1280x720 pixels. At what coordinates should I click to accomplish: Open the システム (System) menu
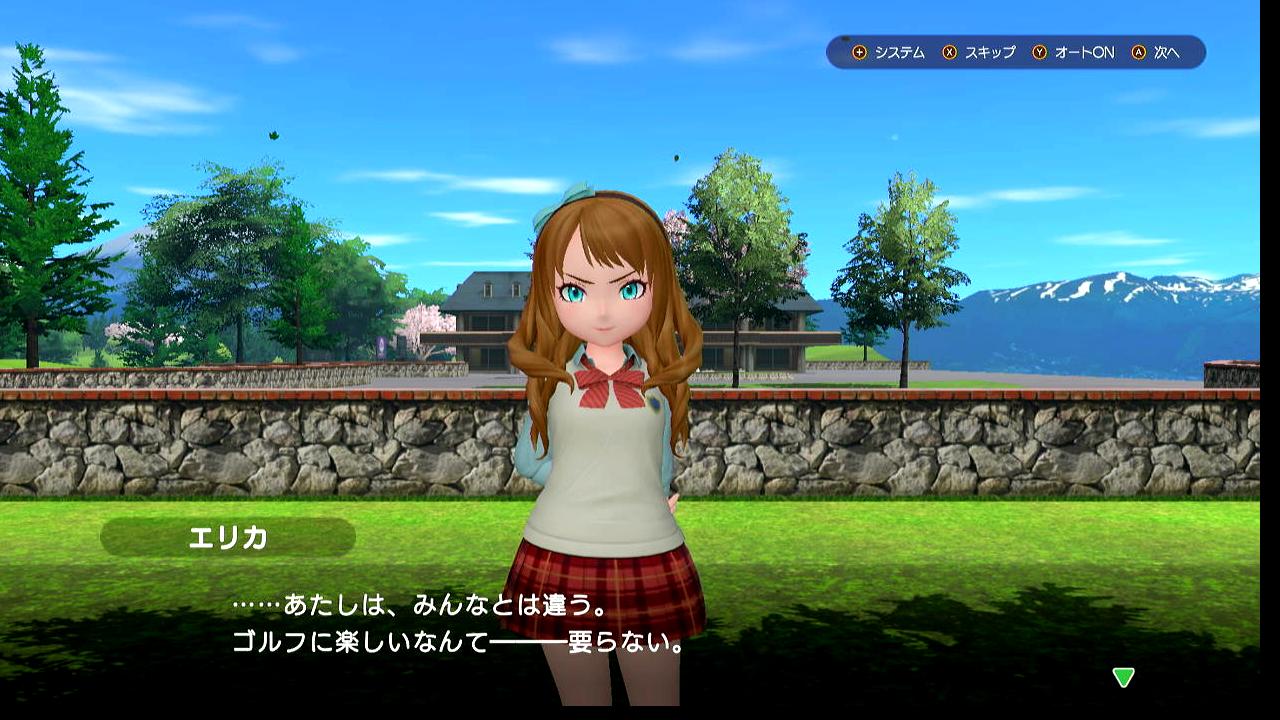pos(889,53)
